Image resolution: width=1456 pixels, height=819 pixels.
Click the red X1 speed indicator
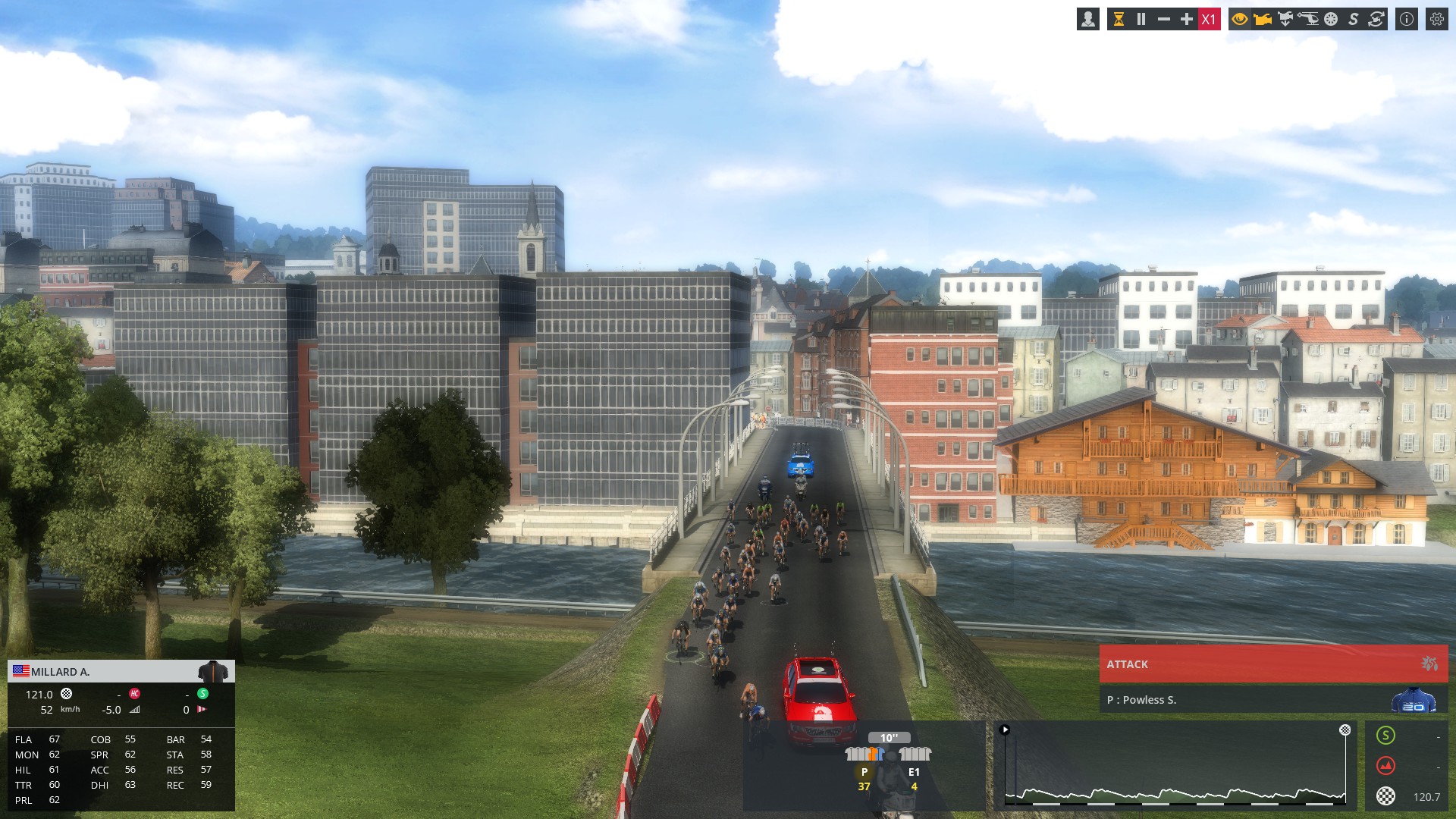click(x=1209, y=20)
